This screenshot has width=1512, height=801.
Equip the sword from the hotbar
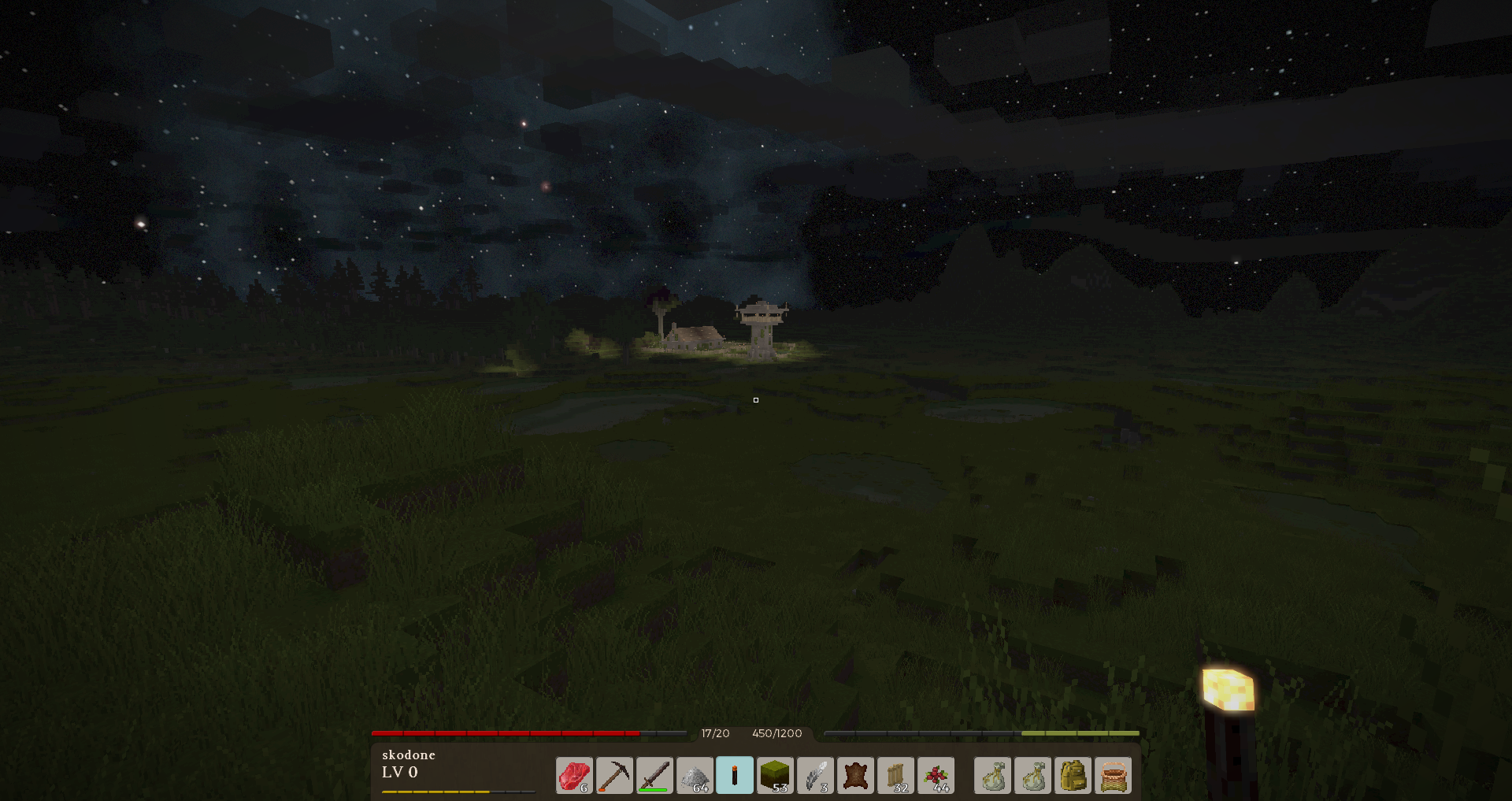click(x=654, y=776)
